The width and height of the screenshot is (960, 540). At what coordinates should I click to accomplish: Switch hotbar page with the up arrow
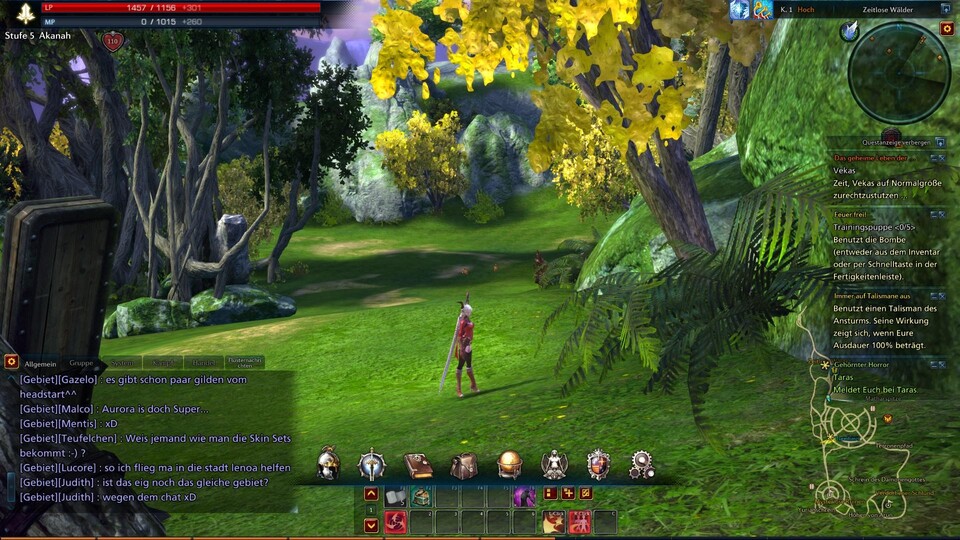[x=371, y=494]
